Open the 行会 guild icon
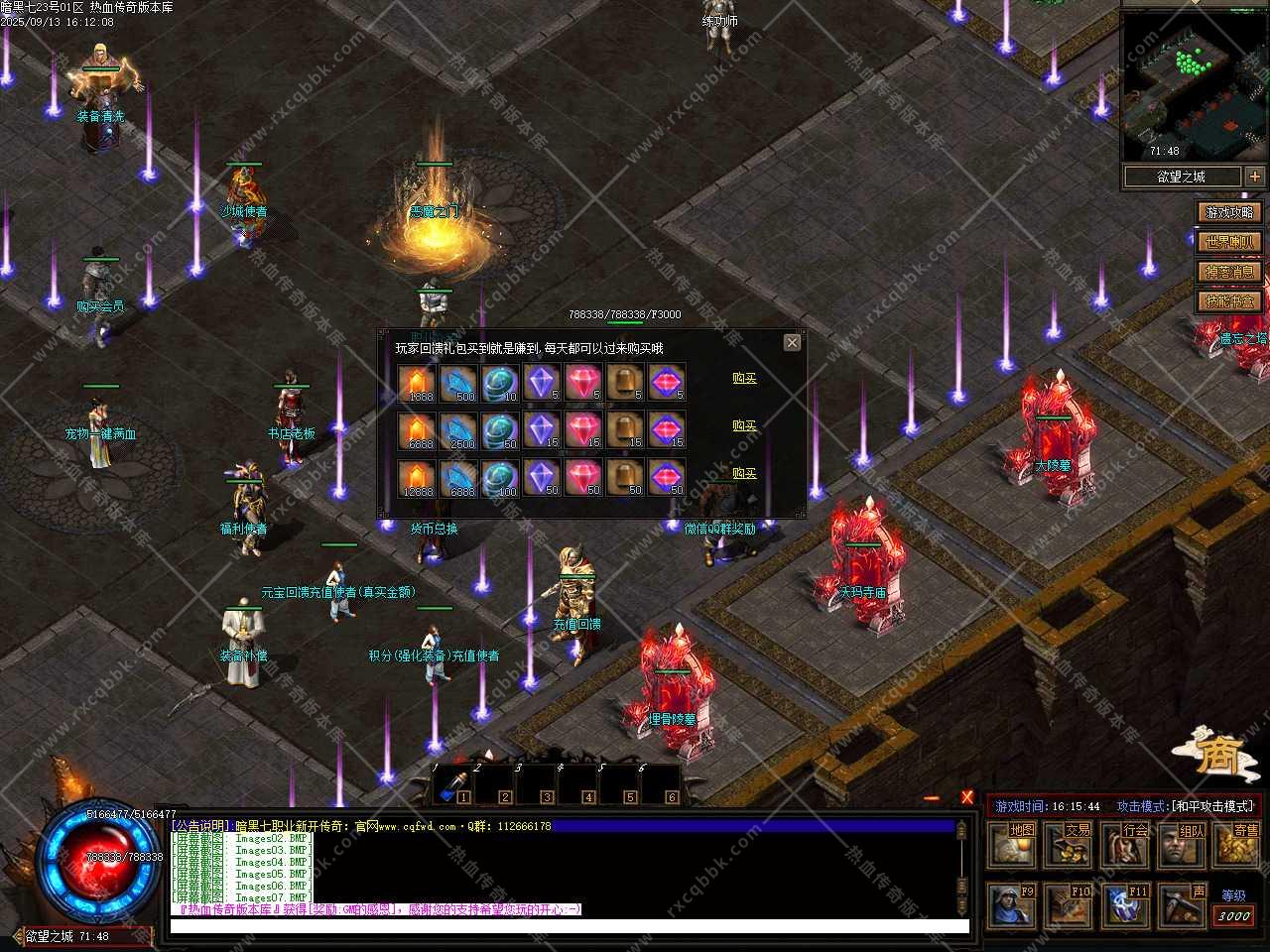The image size is (1270, 952). pos(1127,845)
